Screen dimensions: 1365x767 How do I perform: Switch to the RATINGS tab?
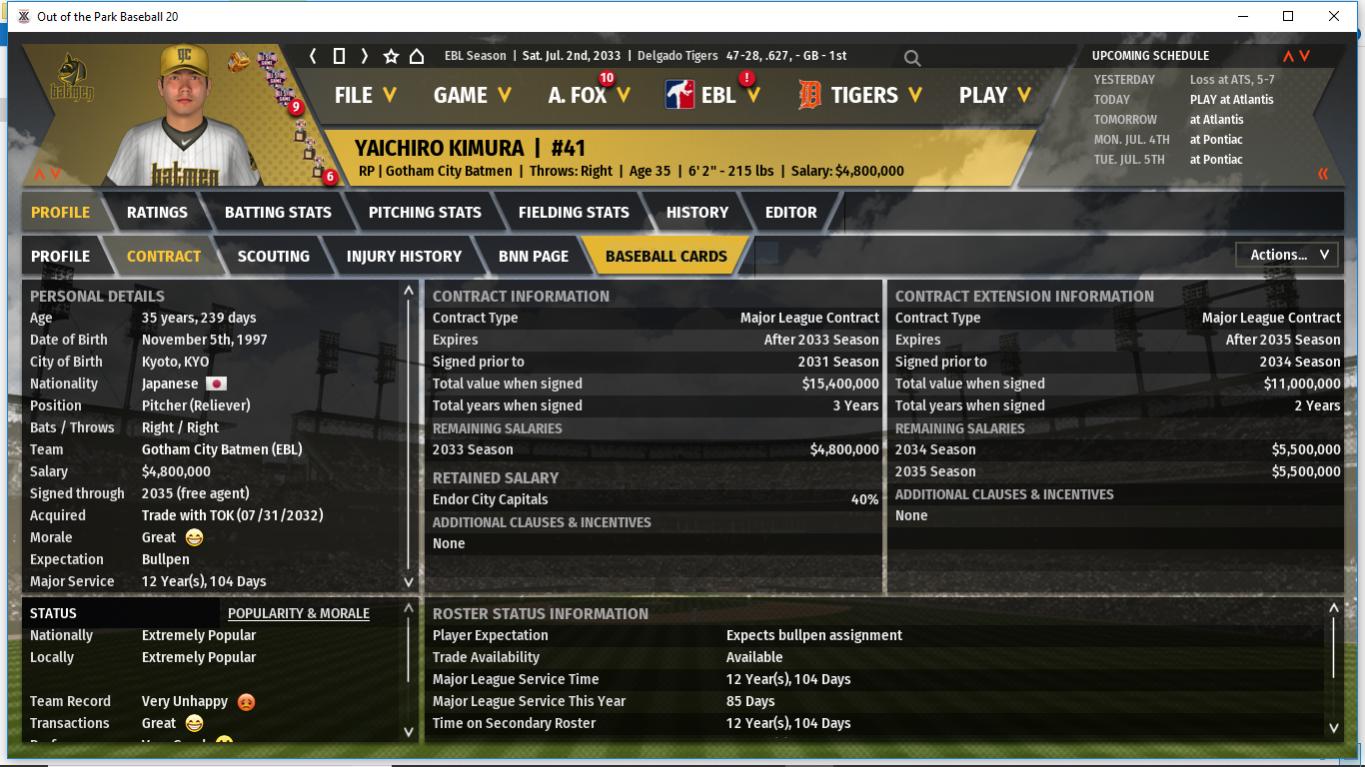(157, 212)
